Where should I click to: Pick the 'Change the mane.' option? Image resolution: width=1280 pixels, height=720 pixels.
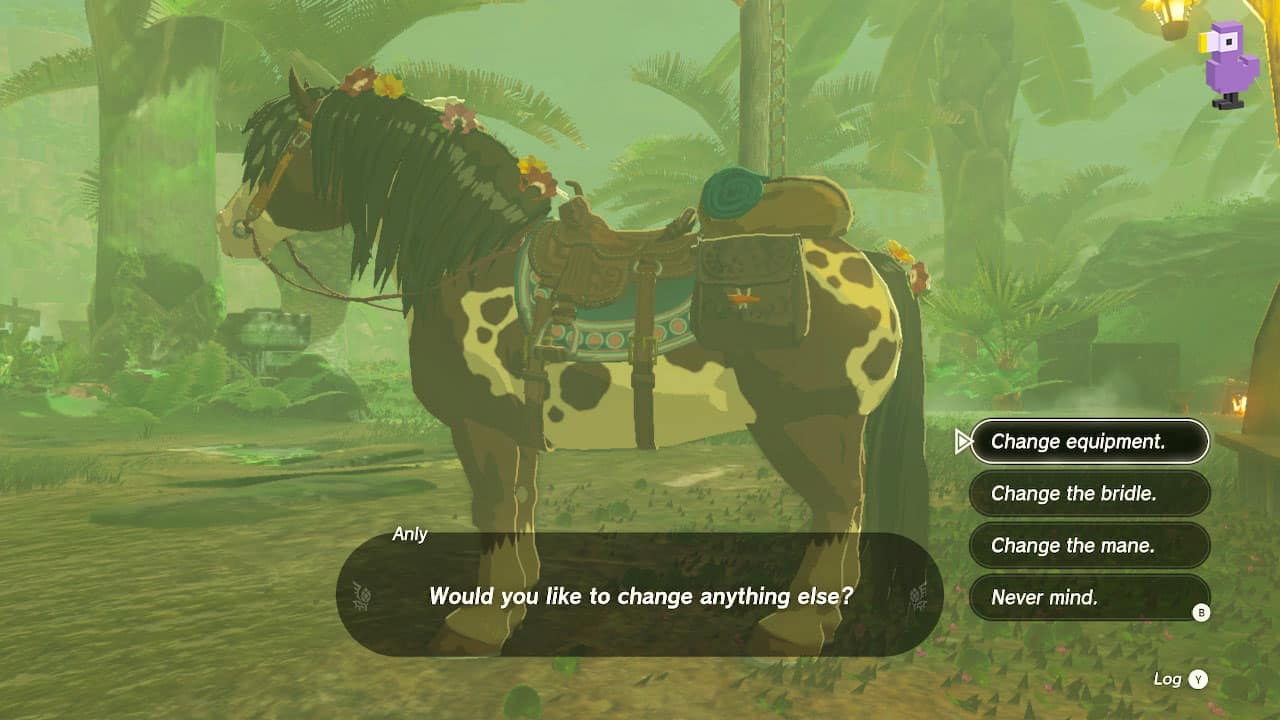click(x=1090, y=546)
